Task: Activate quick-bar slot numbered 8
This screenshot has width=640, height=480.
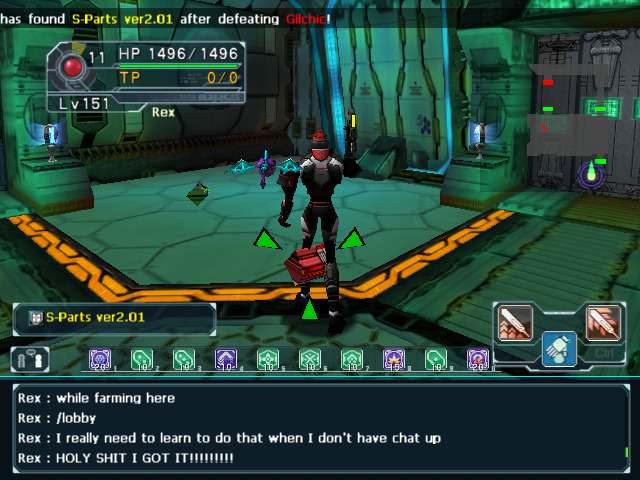Action: pyautogui.click(x=394, y=359)
